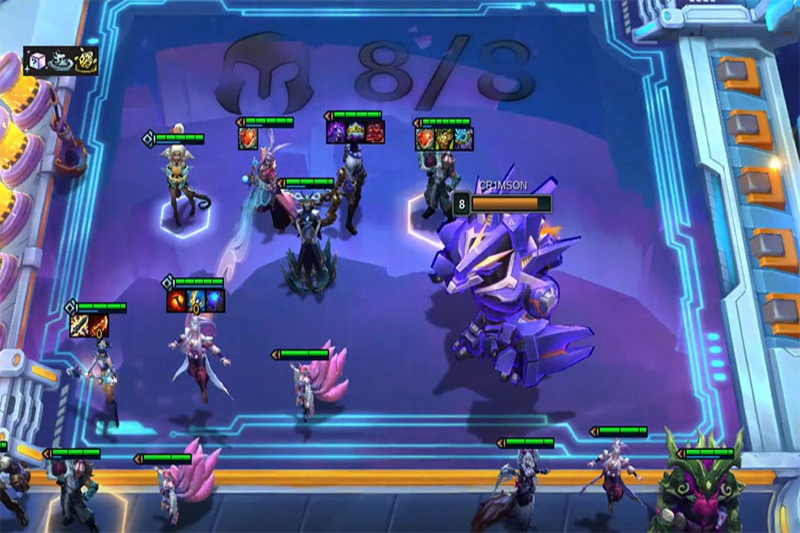Inspect the lone red item icon above the pink-haired champion
This screenshot has height=533, width=800.
tap(248, 138)
